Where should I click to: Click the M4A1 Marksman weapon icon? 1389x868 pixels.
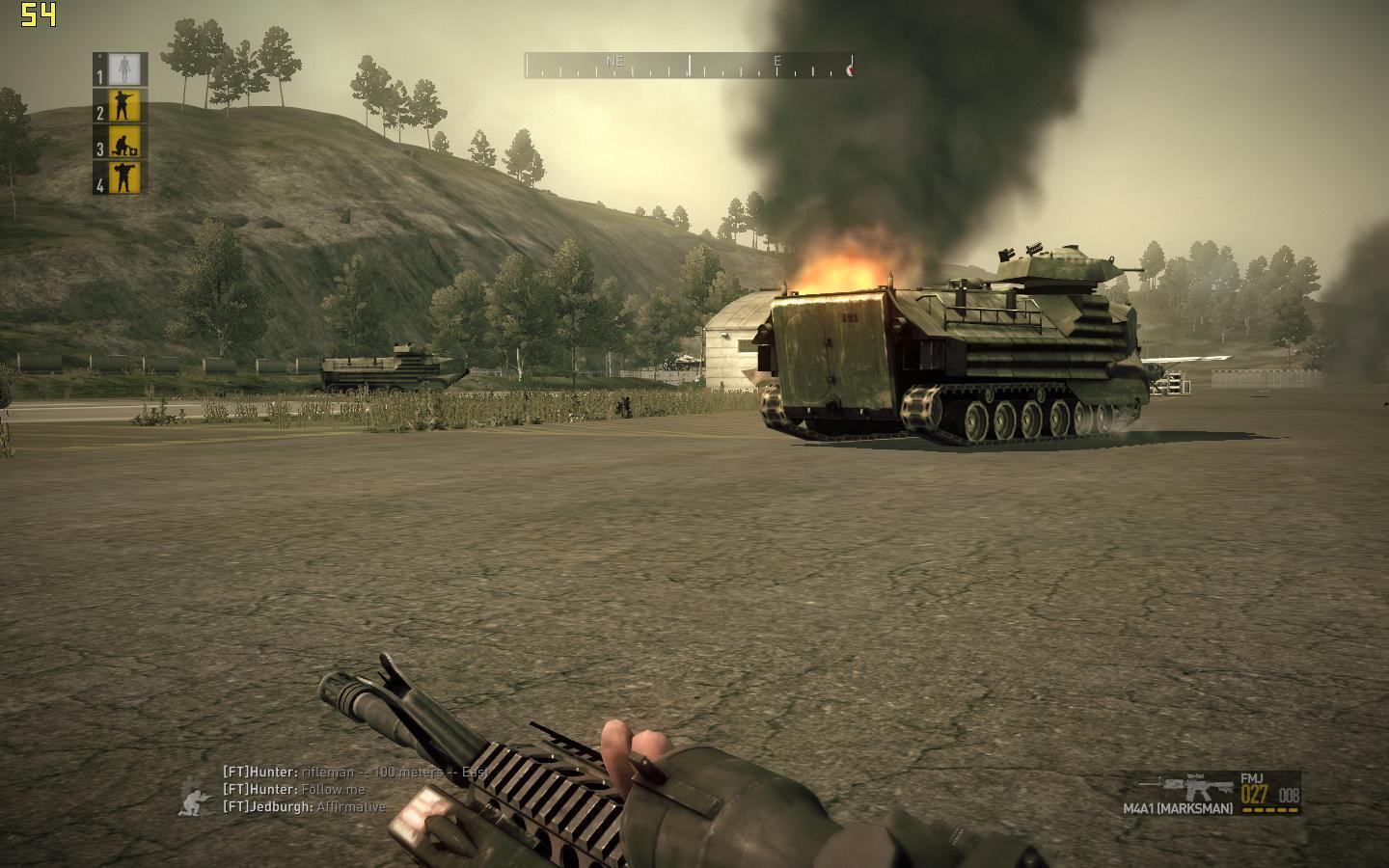click(1198, 786)
